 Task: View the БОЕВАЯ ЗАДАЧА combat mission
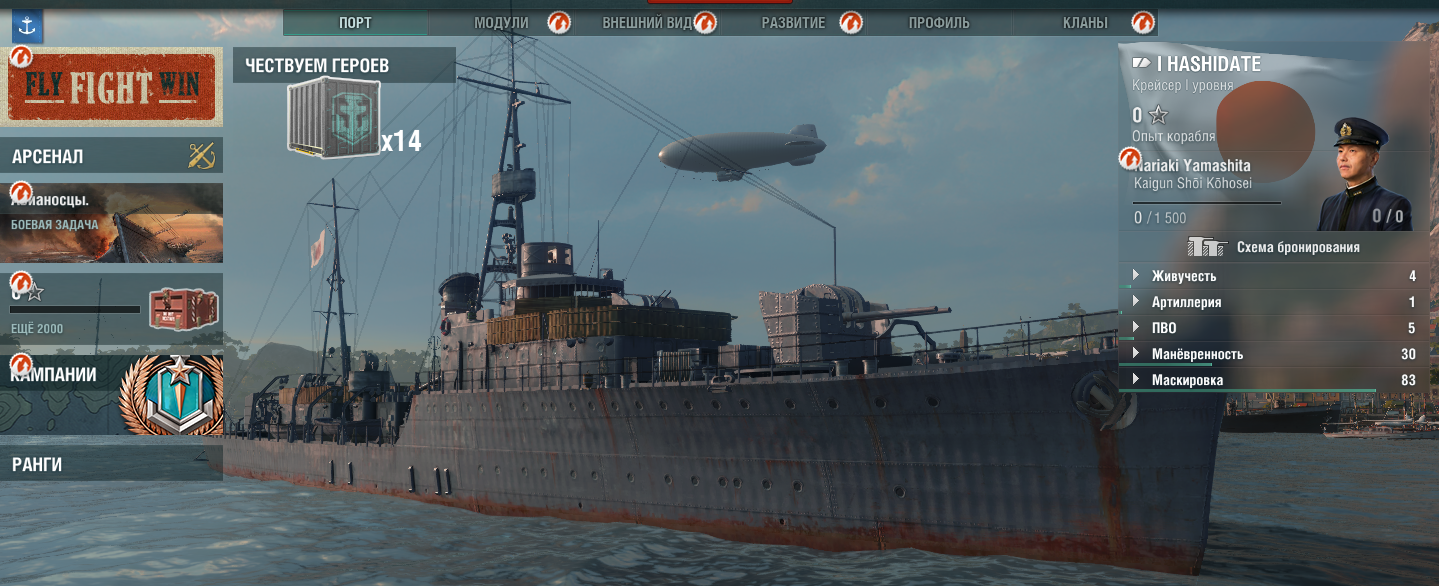click(111, 223)
